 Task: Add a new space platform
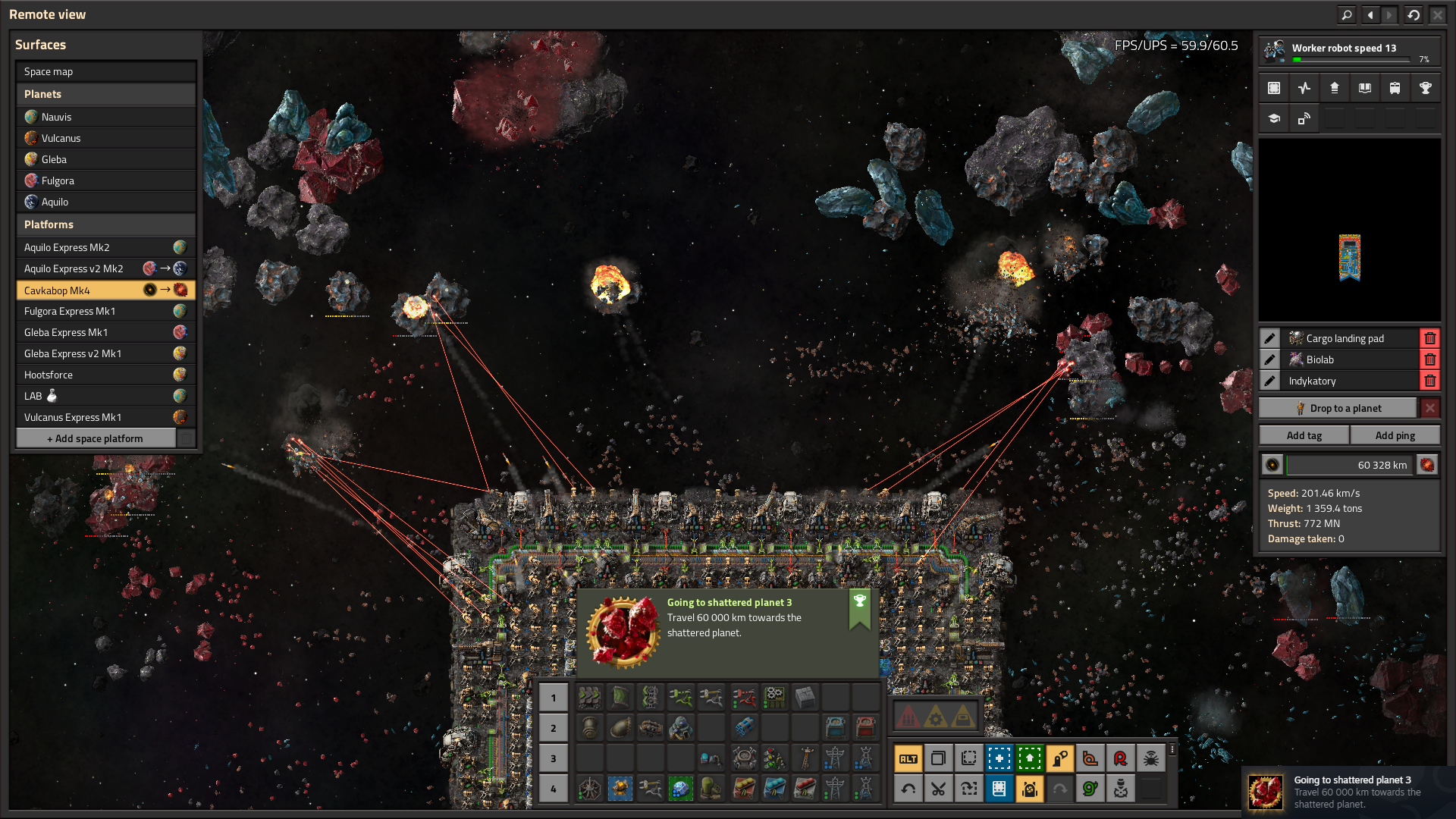(x=96, y=438)
